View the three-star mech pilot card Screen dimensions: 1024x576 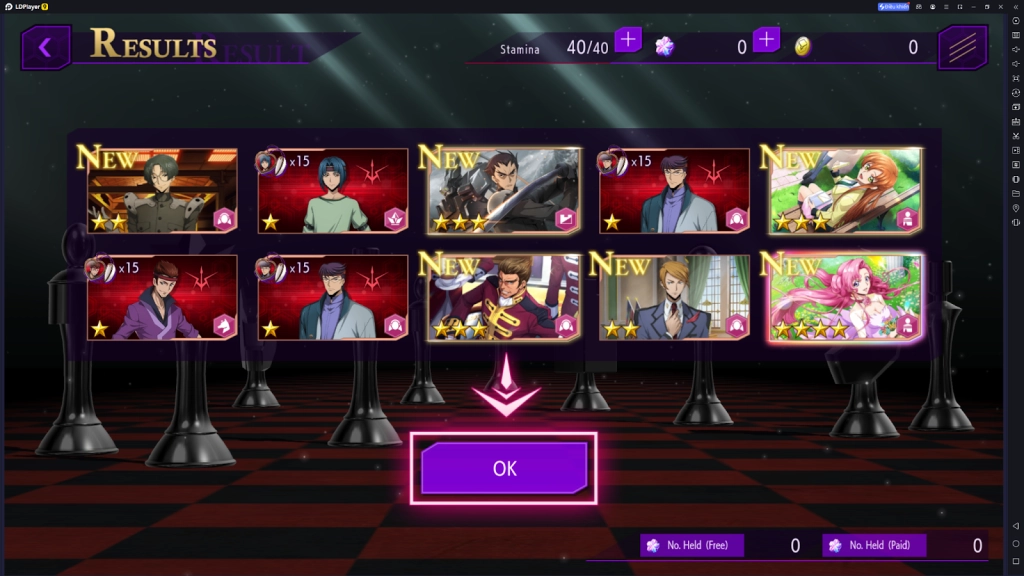pos(504,191)
